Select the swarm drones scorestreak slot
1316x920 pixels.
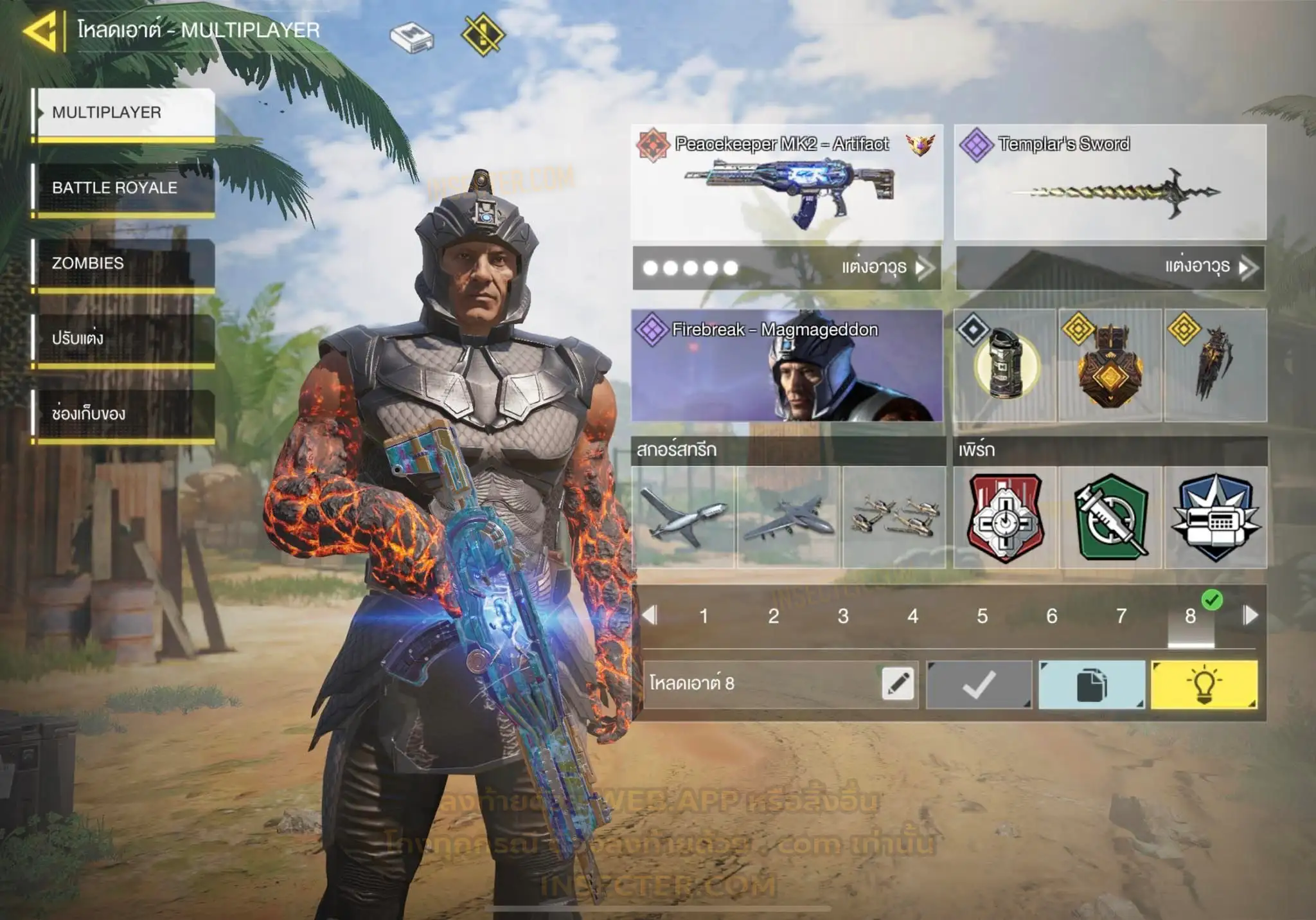point(893,518)
